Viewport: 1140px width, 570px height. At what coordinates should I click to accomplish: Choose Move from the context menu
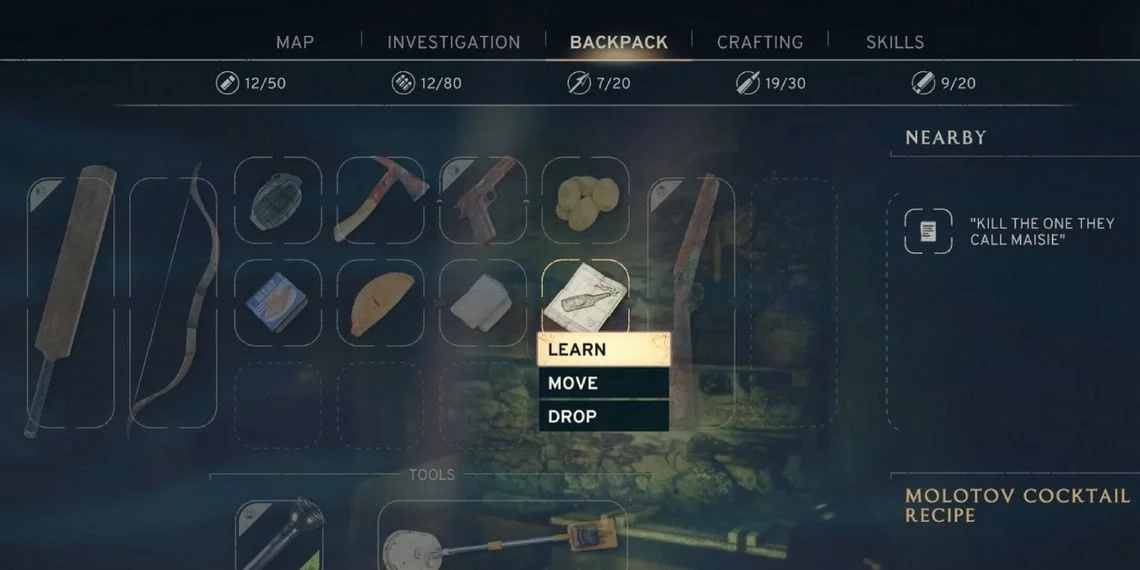(604, 383)
